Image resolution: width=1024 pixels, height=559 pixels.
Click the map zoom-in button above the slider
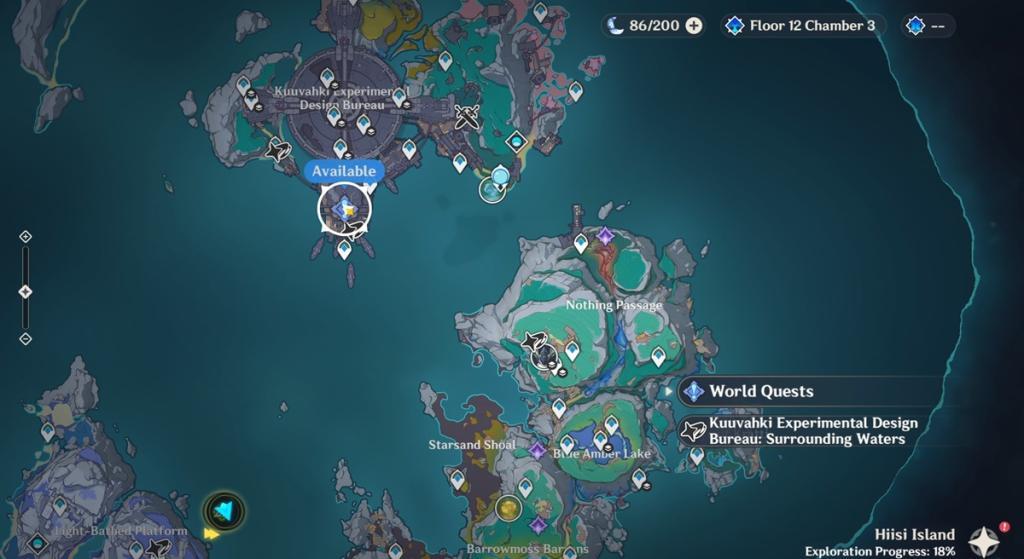26,237
